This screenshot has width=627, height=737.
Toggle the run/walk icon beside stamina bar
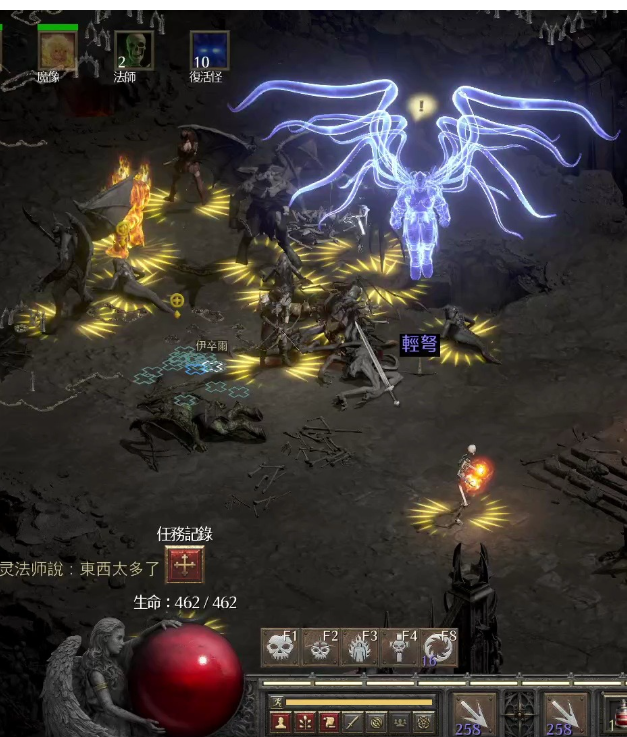(x=277, y=702)
